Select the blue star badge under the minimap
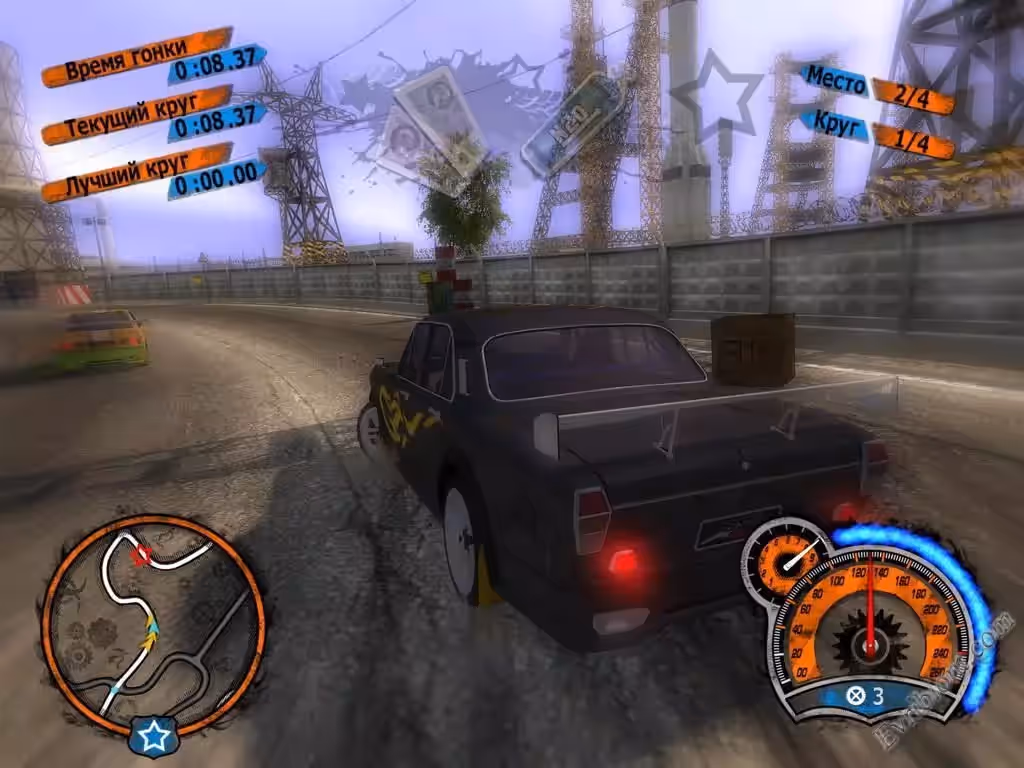Screen dimensions: 1024x768 coord(153,737)
